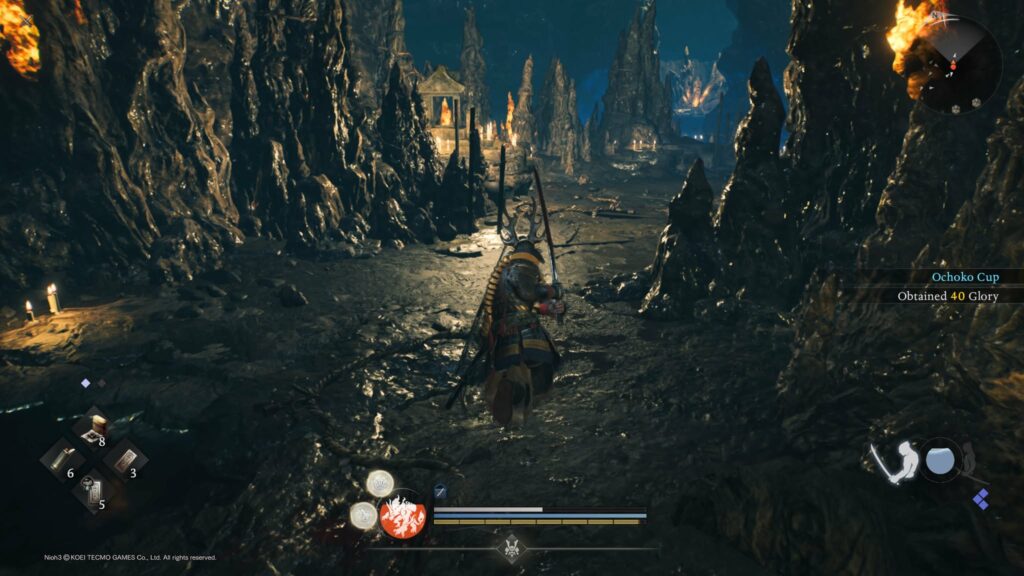Viewport: 1024px width, 576px height.
Task: Use the quick item showing count 6
Action: (x=62, y=461)
